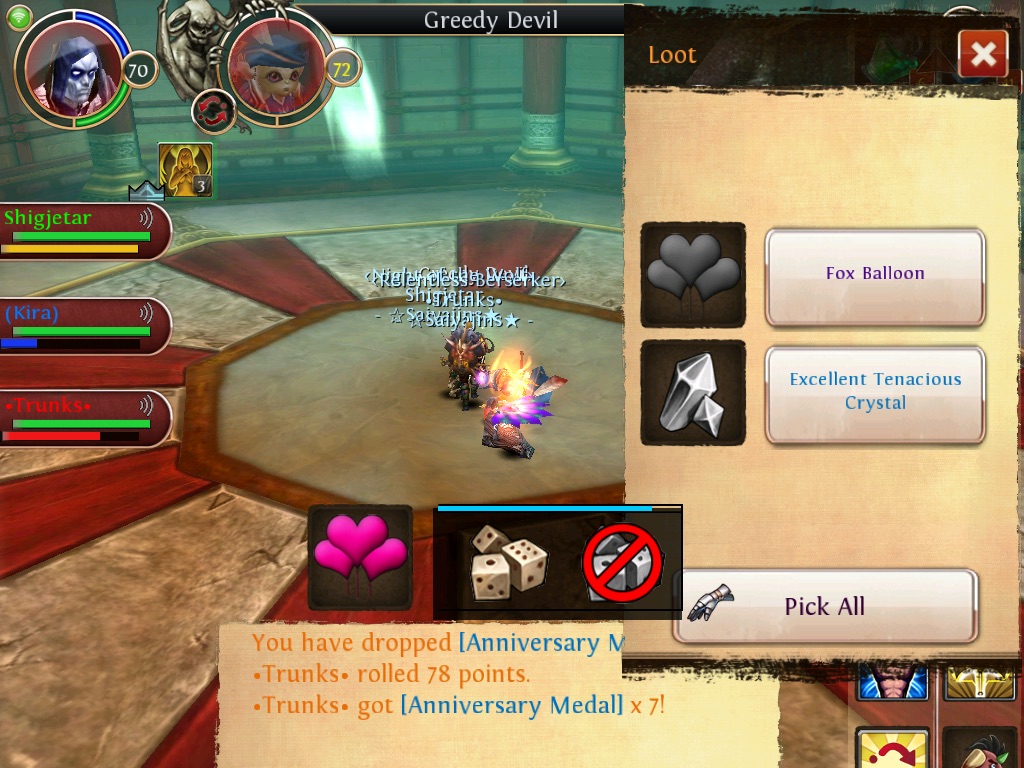
Task: View the golden buff status icon
Action: (x=185, y=170)
